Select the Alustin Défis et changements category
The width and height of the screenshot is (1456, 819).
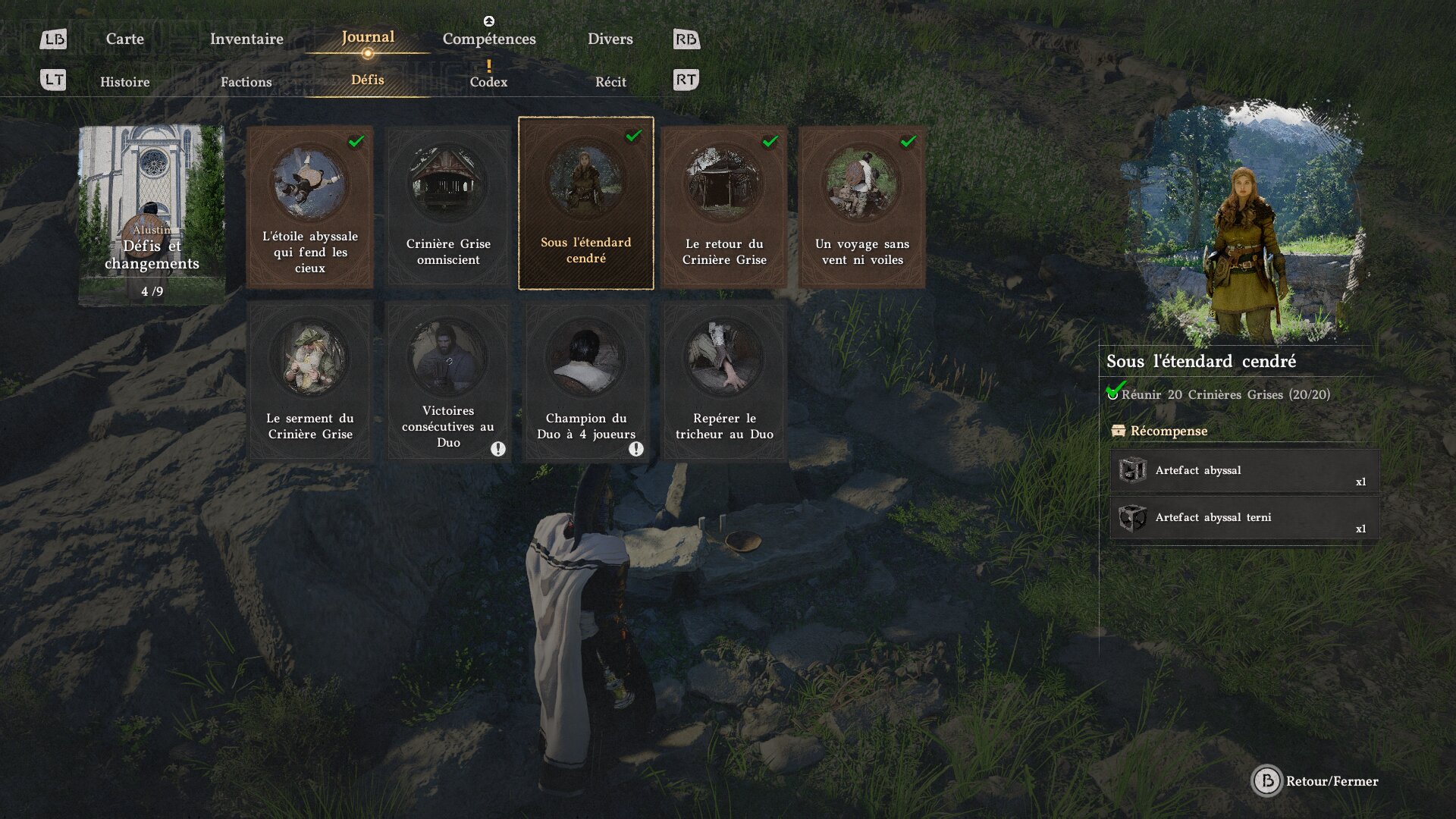tap(152, 215)
